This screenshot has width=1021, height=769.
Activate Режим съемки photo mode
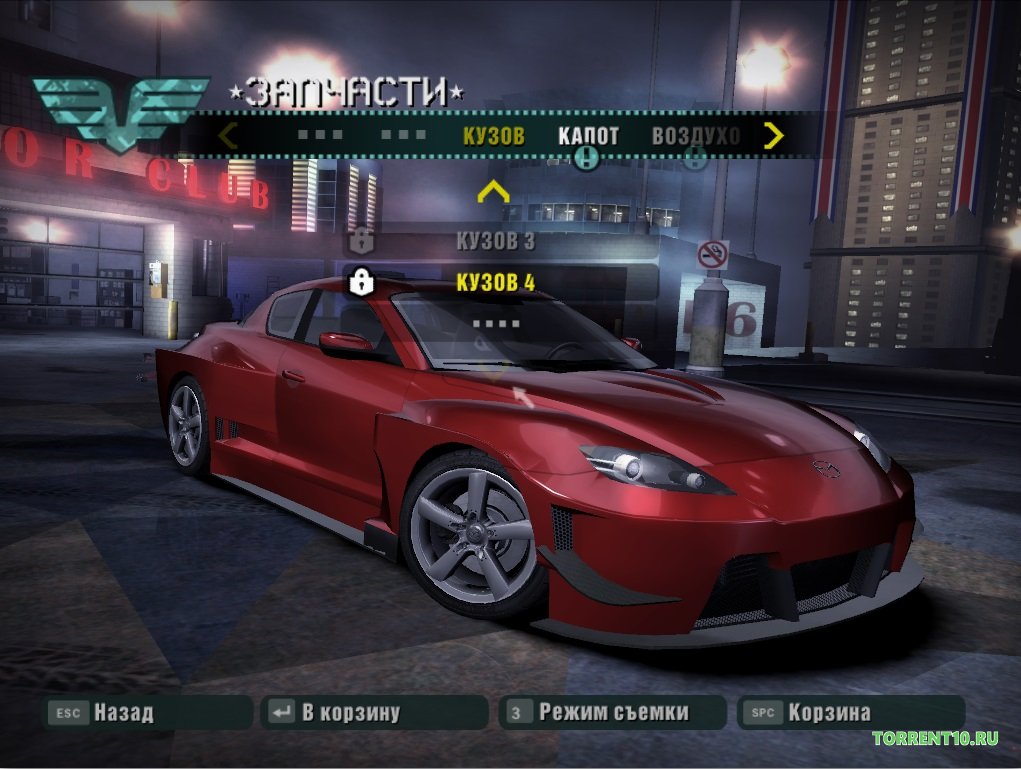tap(612, 713)
